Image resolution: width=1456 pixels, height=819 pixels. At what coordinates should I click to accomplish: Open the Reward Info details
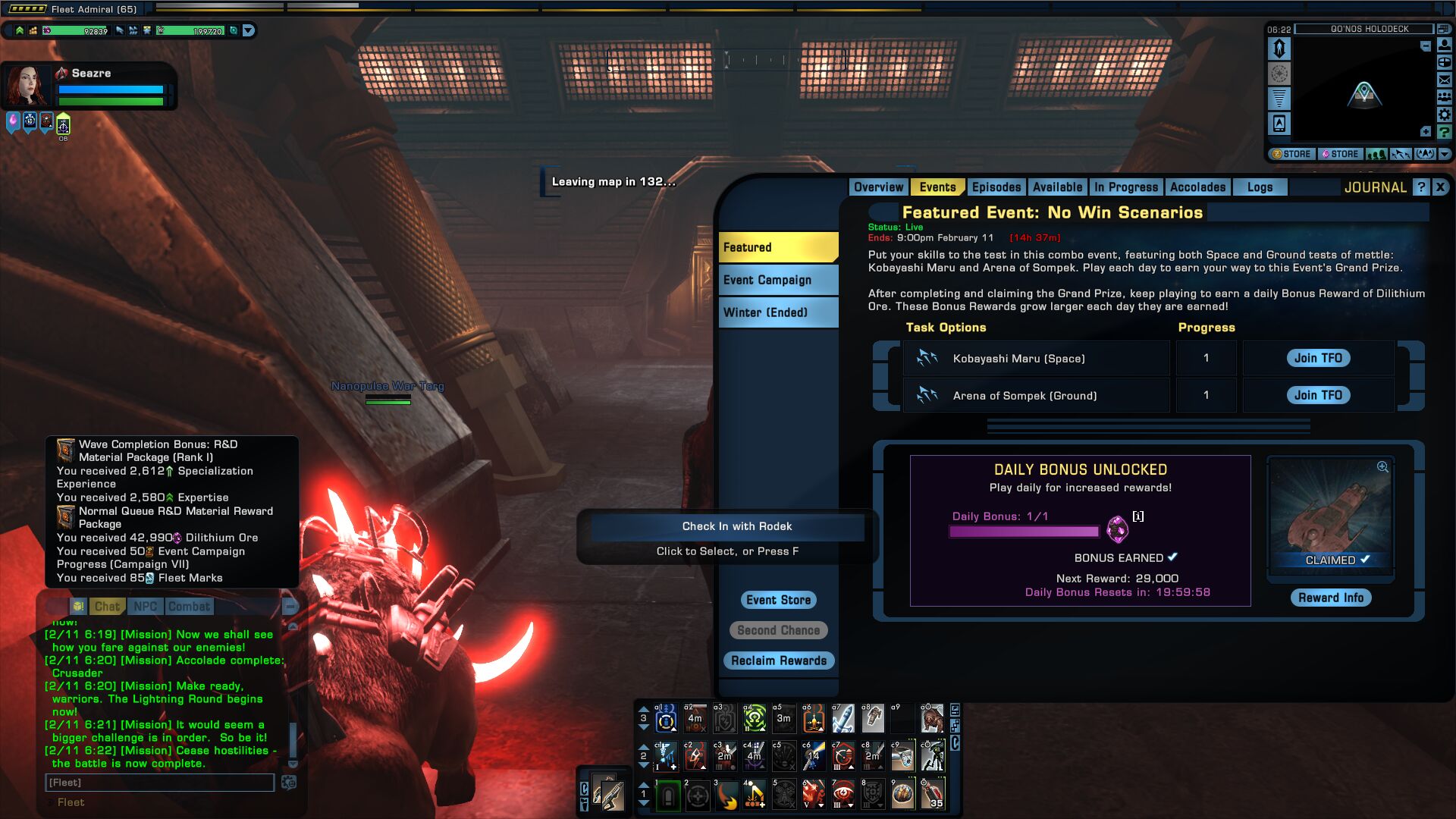coord(1330,598)
